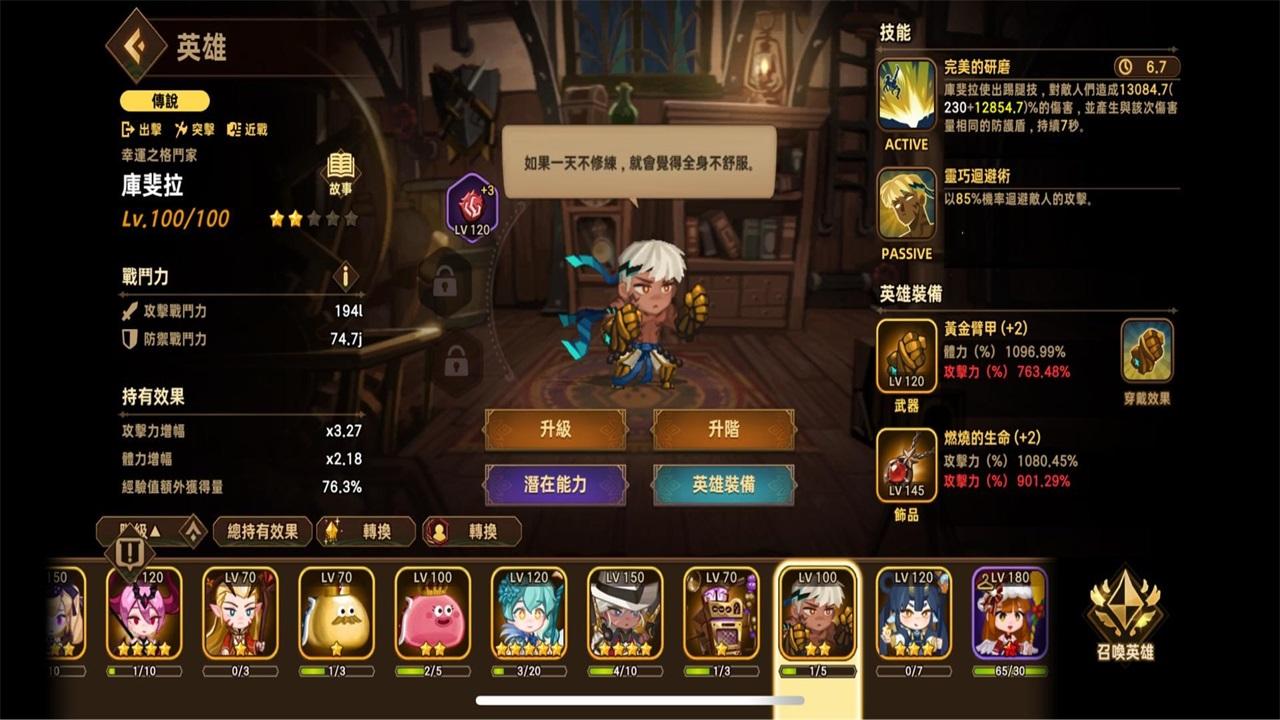Select the LV 180 hero thumbnail
This screenshot has width=1280, height=720.
coord(1011,611)
